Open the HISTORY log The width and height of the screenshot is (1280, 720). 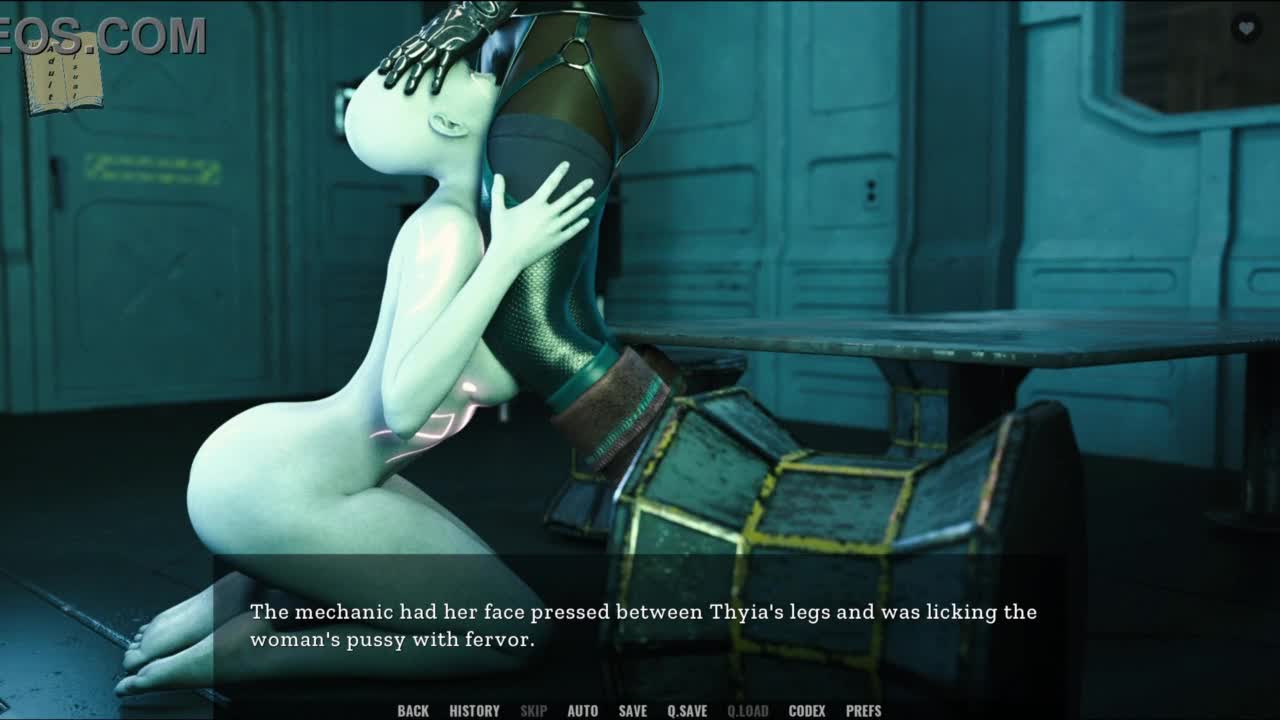pyautogui.click(x=474, y=711)
